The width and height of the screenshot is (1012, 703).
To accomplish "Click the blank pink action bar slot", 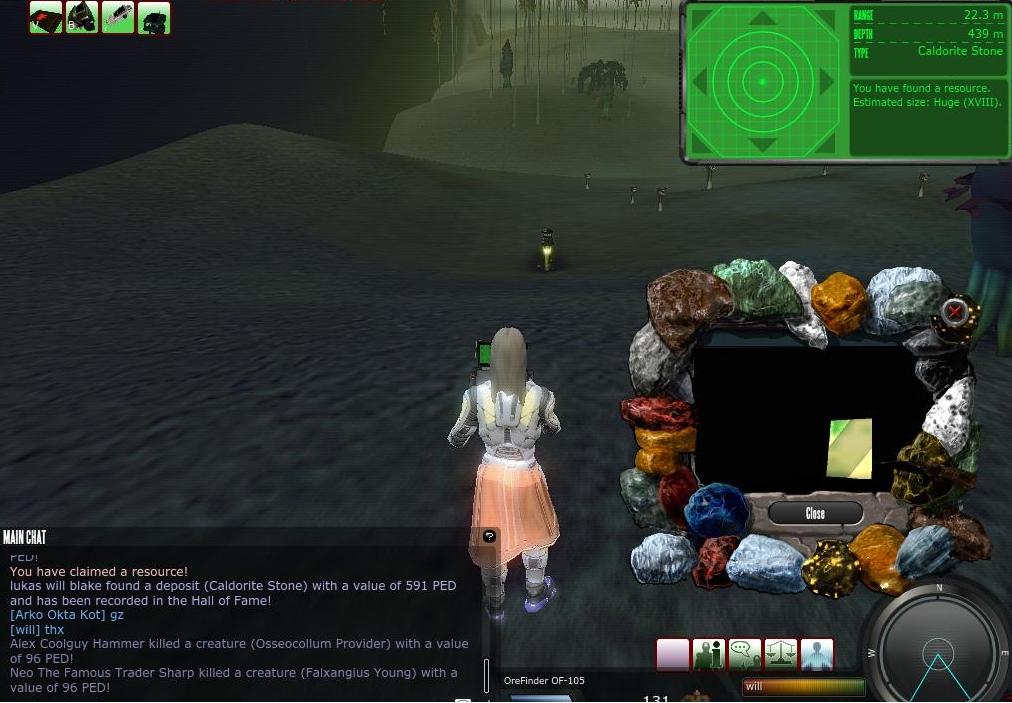I will click(672, 655).
